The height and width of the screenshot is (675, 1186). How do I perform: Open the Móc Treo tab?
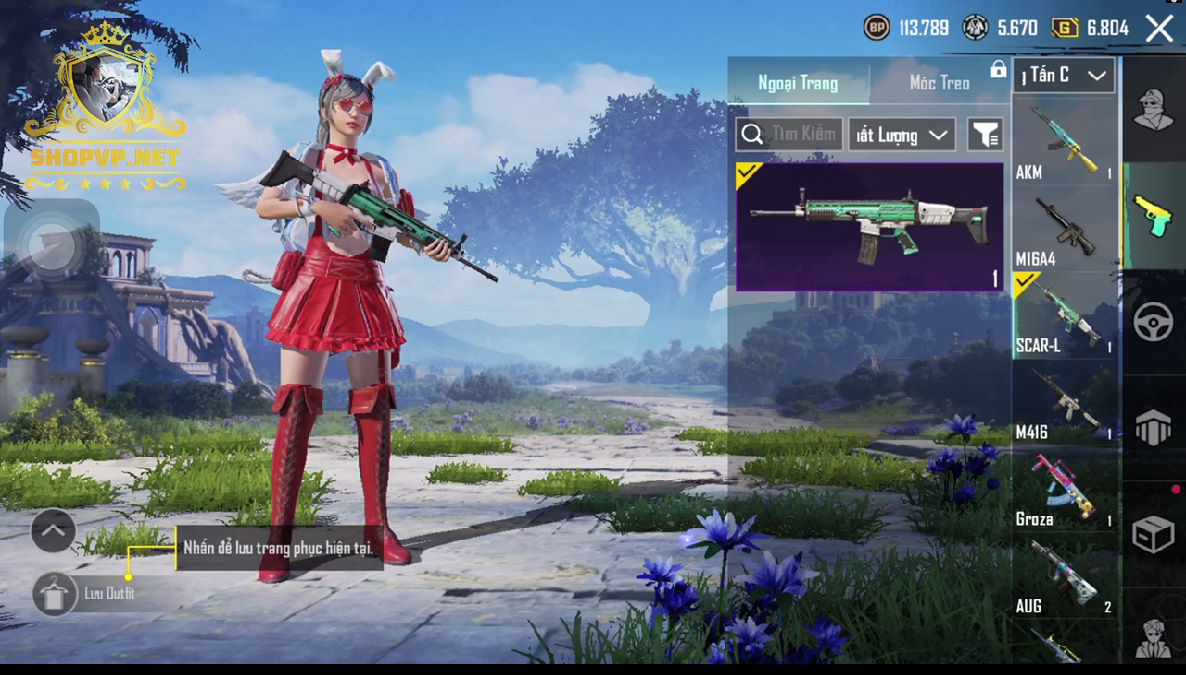coord(939,83)
